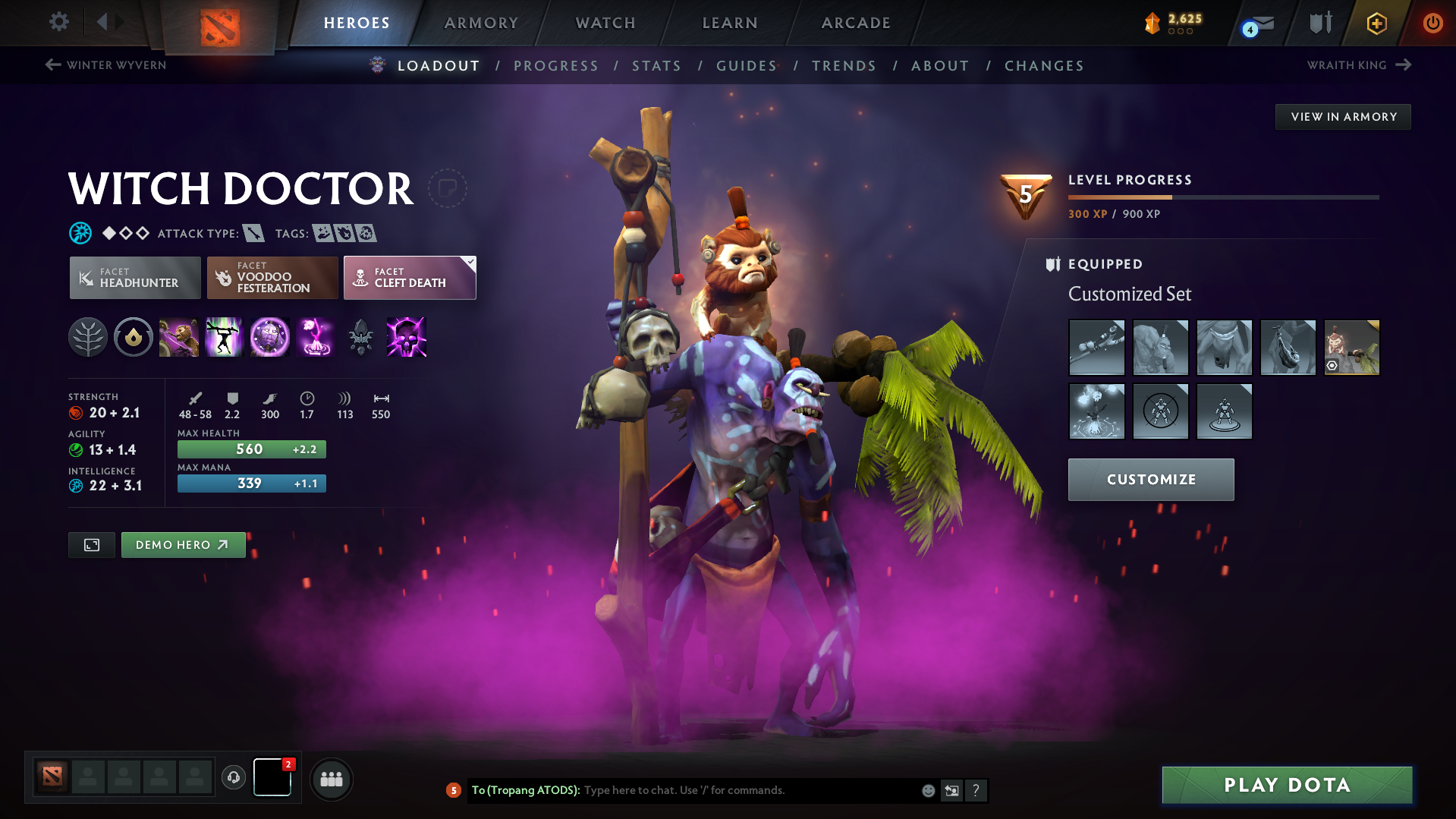Enable the Voodoo Festeration facet
The height and width of the screenshot is (819, 1456).
pyautogui.click(x=272, y=278)
